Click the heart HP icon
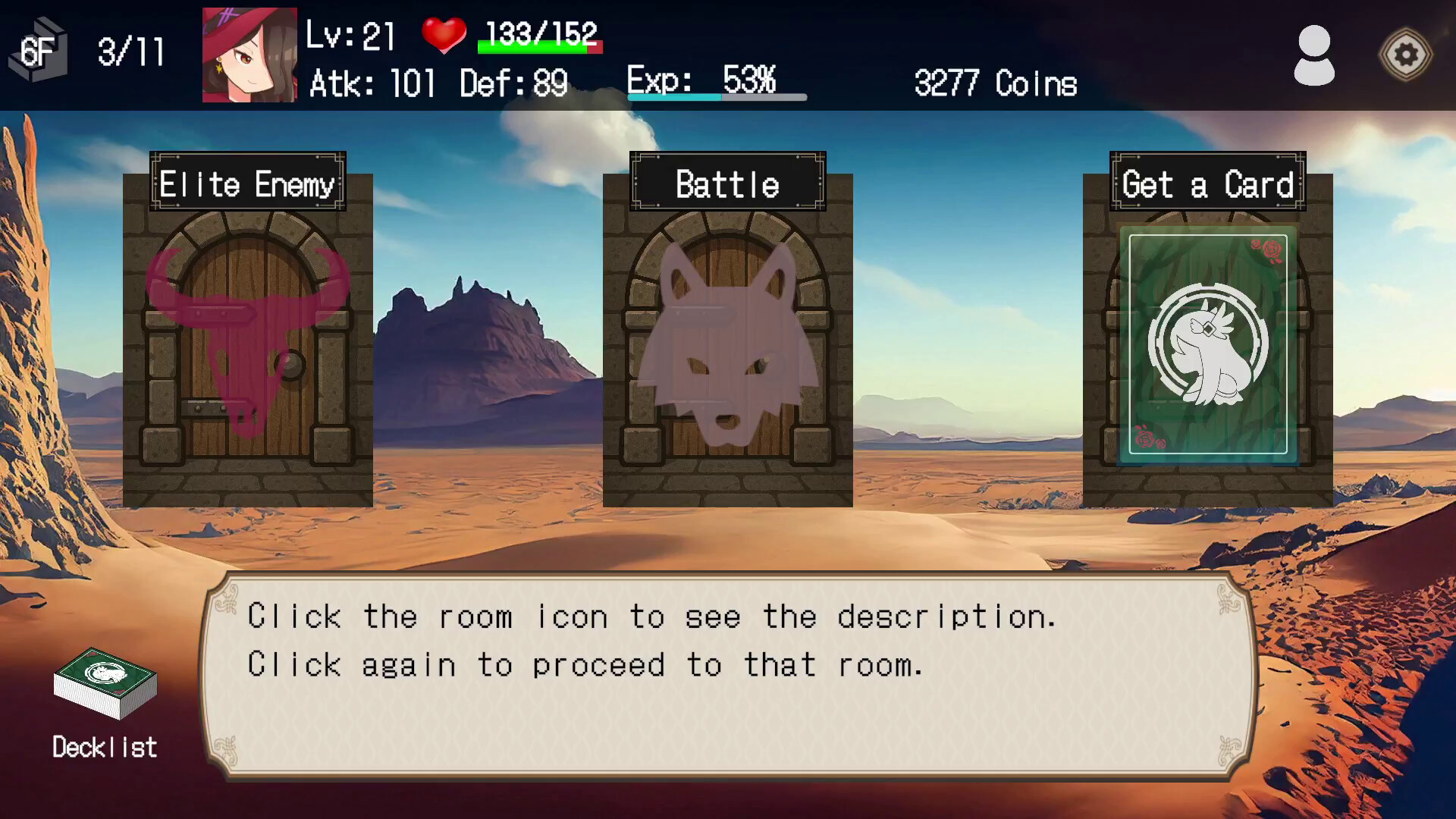This screenshot has width=1456, height=819. coord(446,34)
